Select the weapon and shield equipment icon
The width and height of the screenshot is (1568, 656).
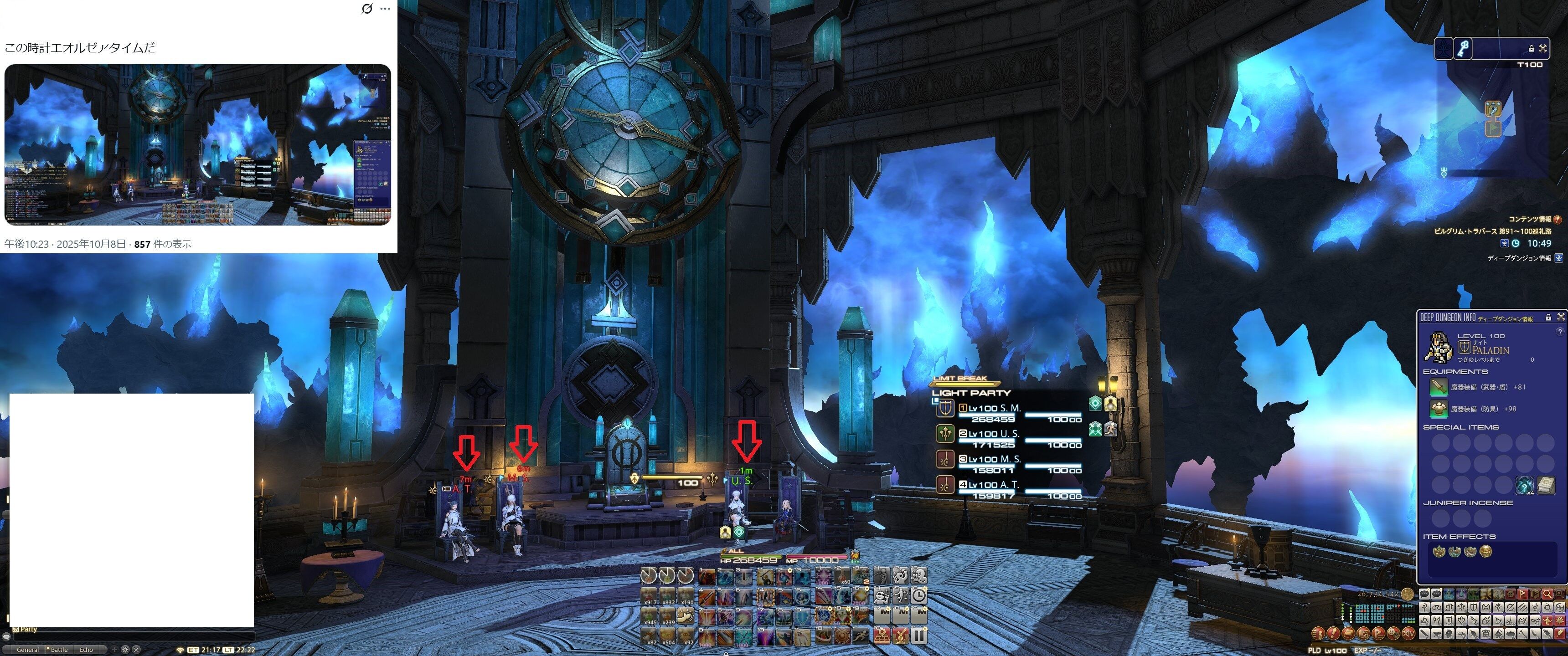tap(1438, 387)
